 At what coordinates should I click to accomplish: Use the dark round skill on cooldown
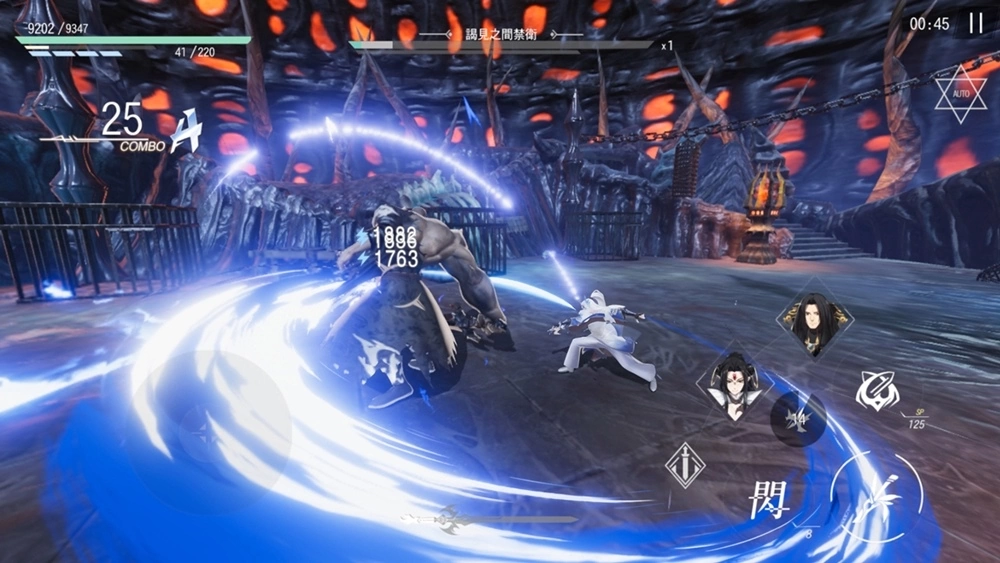[798, 418]
